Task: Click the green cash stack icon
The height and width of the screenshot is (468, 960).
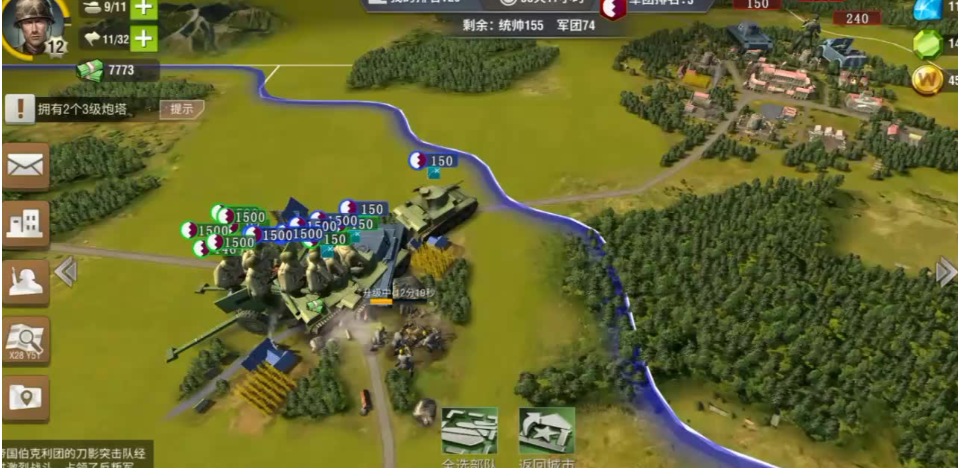Action: (90, 70)
